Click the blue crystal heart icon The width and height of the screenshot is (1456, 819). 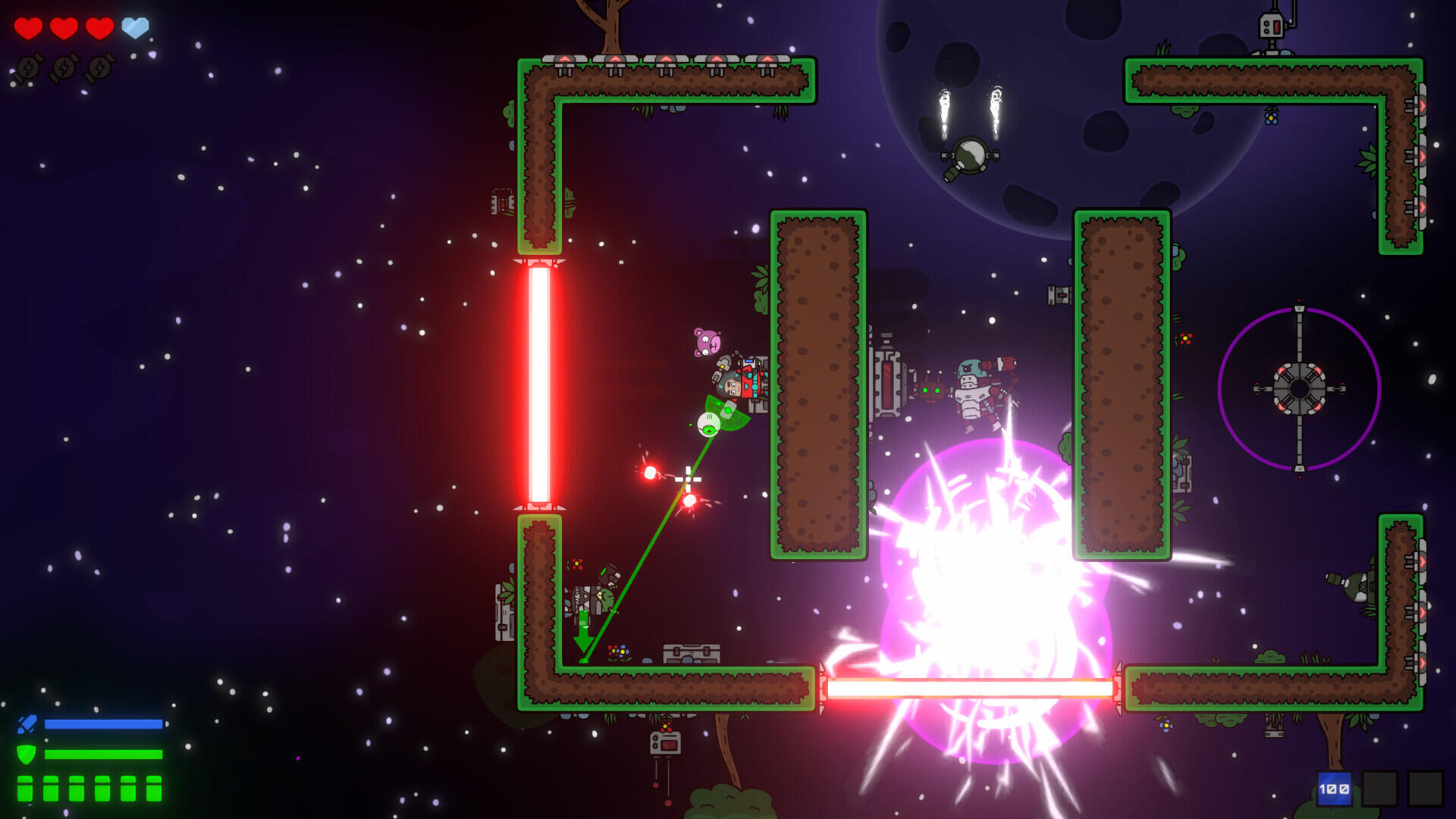tap(135, 27)
